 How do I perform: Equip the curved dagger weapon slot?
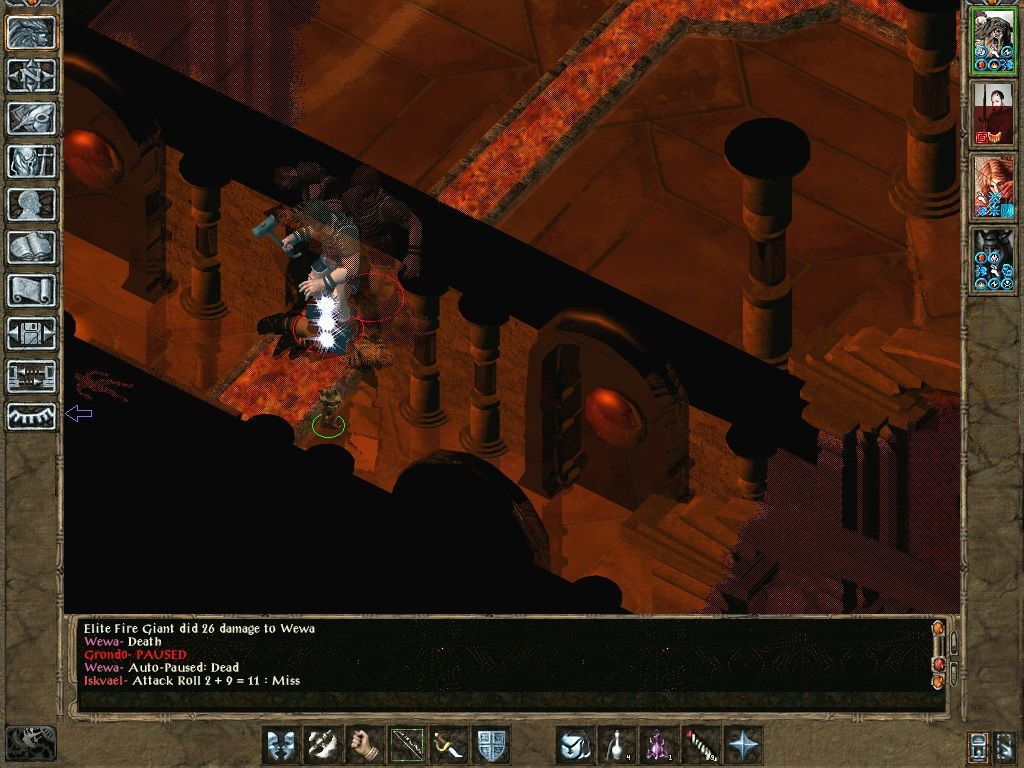pos(449,745)
